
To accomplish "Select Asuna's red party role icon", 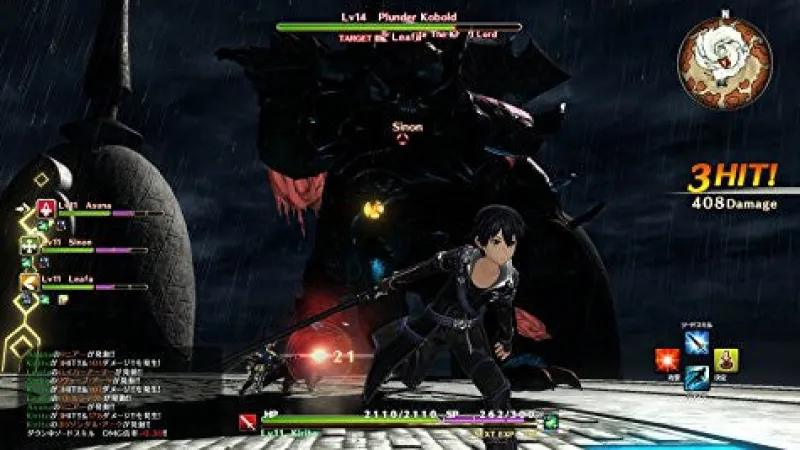I will pos(45,209).
